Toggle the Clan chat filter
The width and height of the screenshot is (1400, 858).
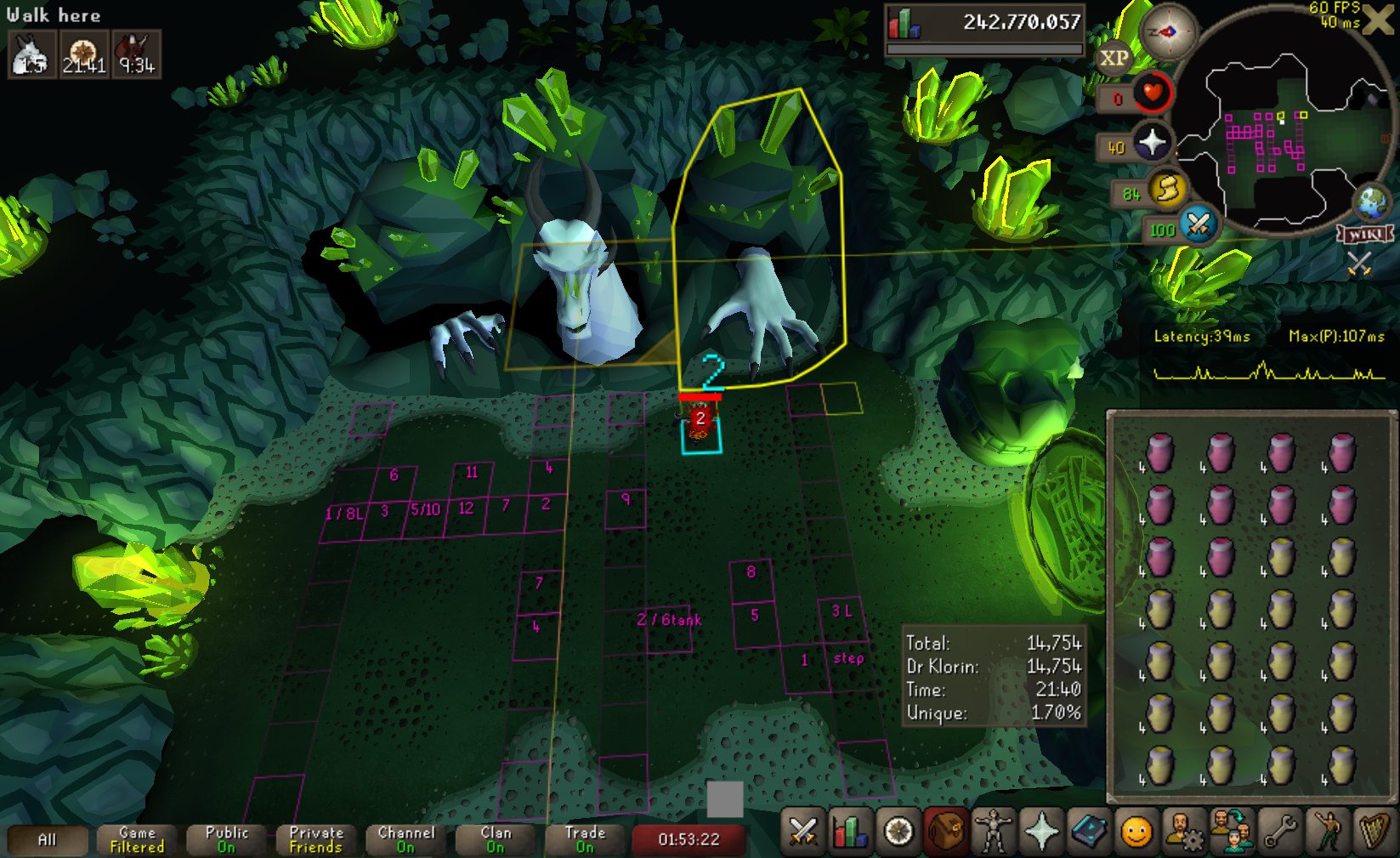click(x=496, y=840)
